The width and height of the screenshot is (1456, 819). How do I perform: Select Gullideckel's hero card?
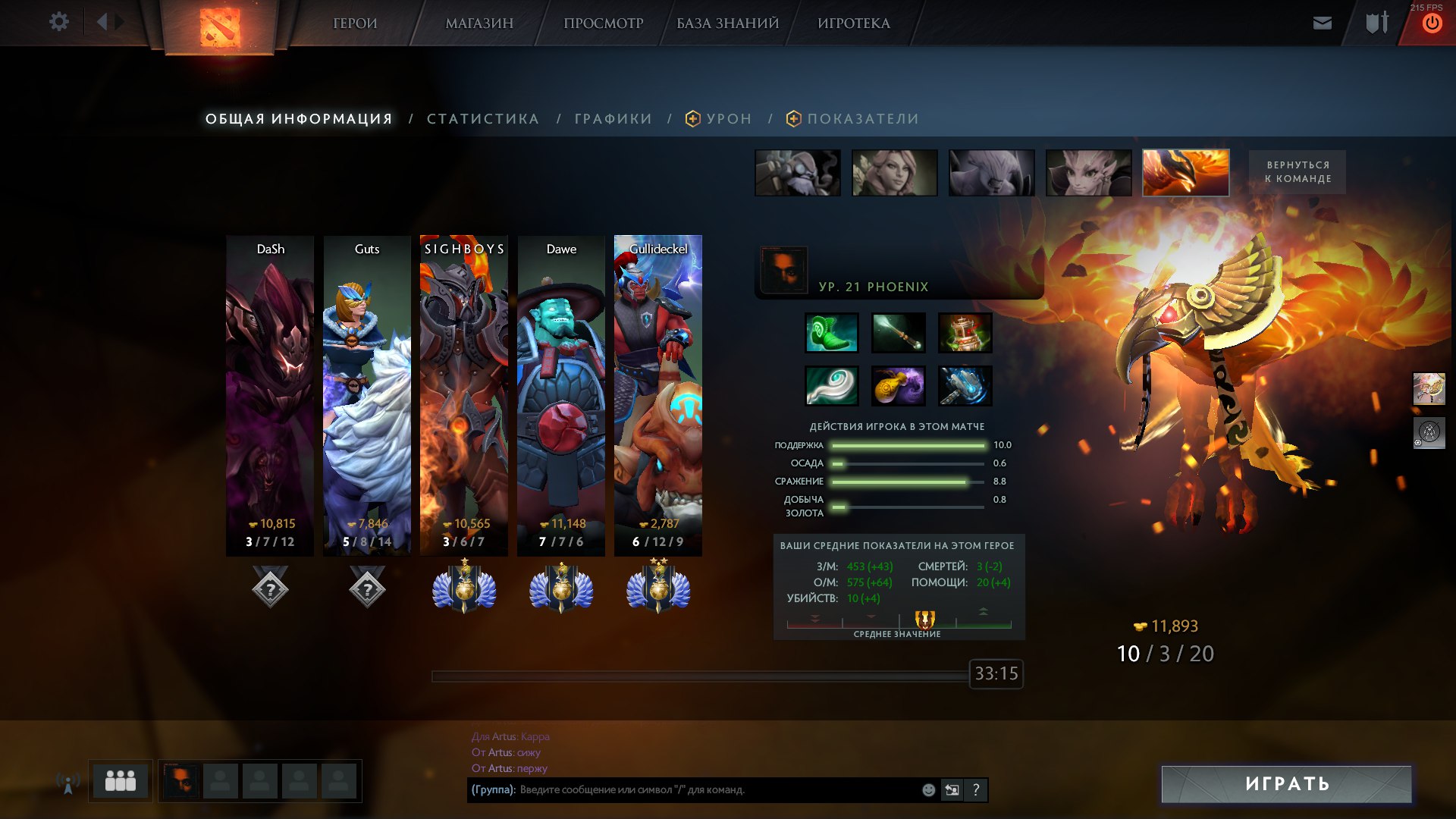(x=657, y=394)
